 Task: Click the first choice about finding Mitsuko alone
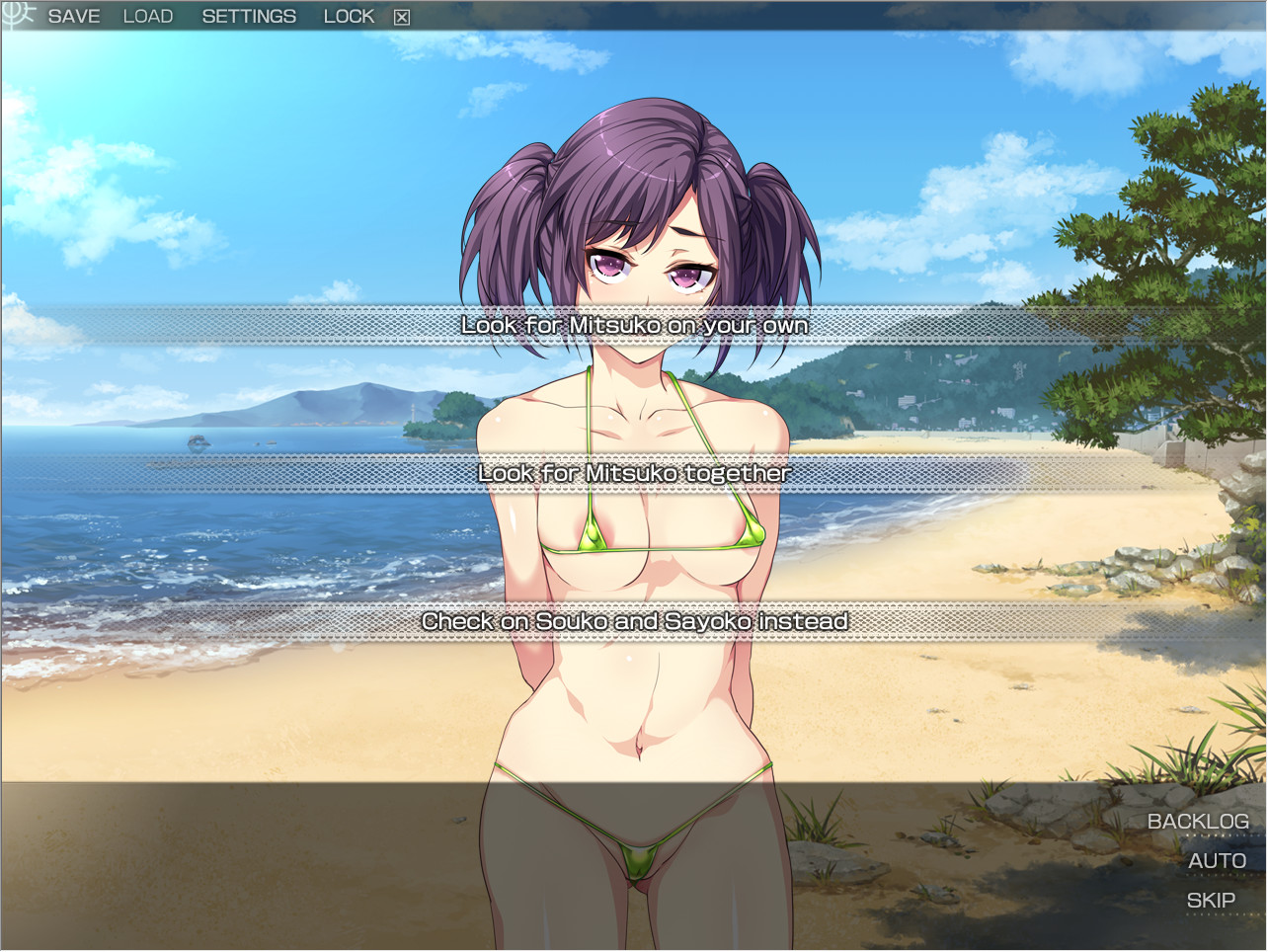click(635, 325)
